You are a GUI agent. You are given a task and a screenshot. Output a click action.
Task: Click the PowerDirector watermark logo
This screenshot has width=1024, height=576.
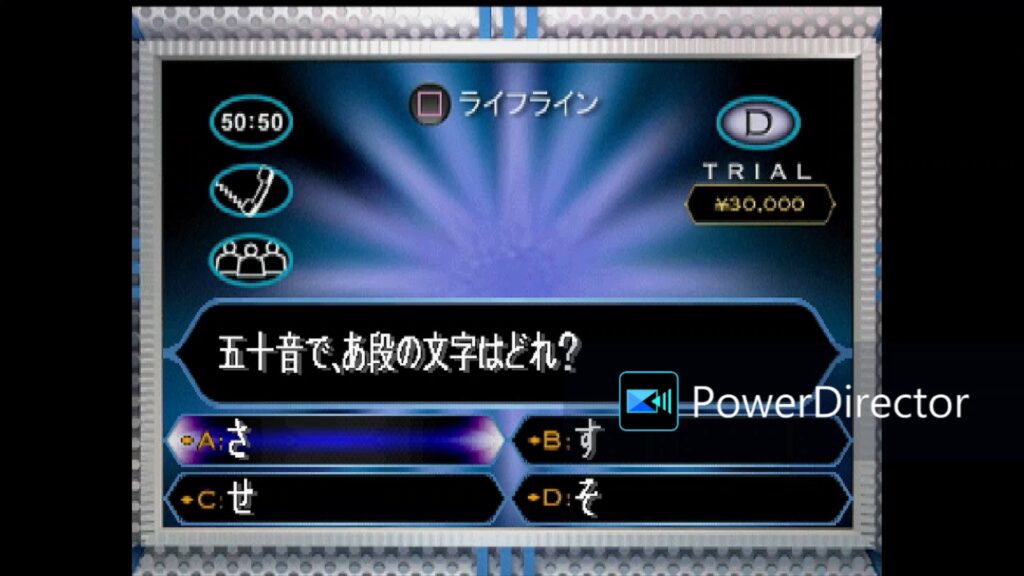648,401
